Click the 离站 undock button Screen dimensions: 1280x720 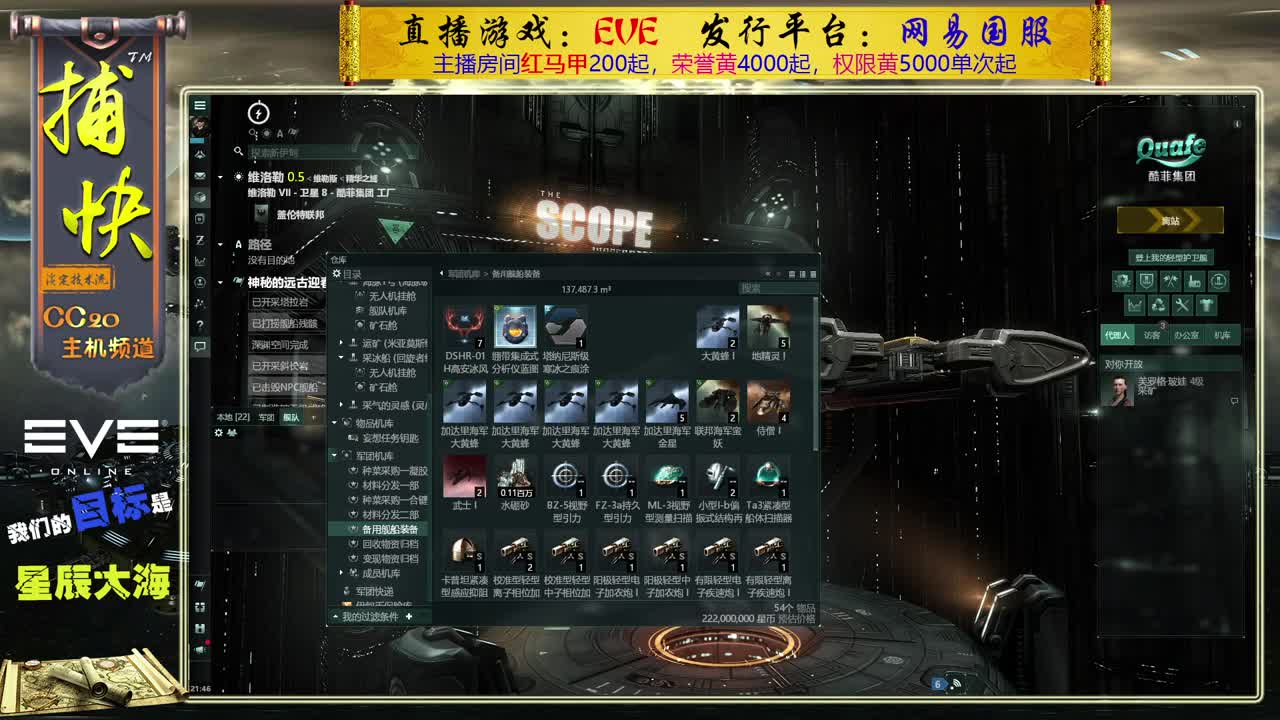[x=1172, y=220]
